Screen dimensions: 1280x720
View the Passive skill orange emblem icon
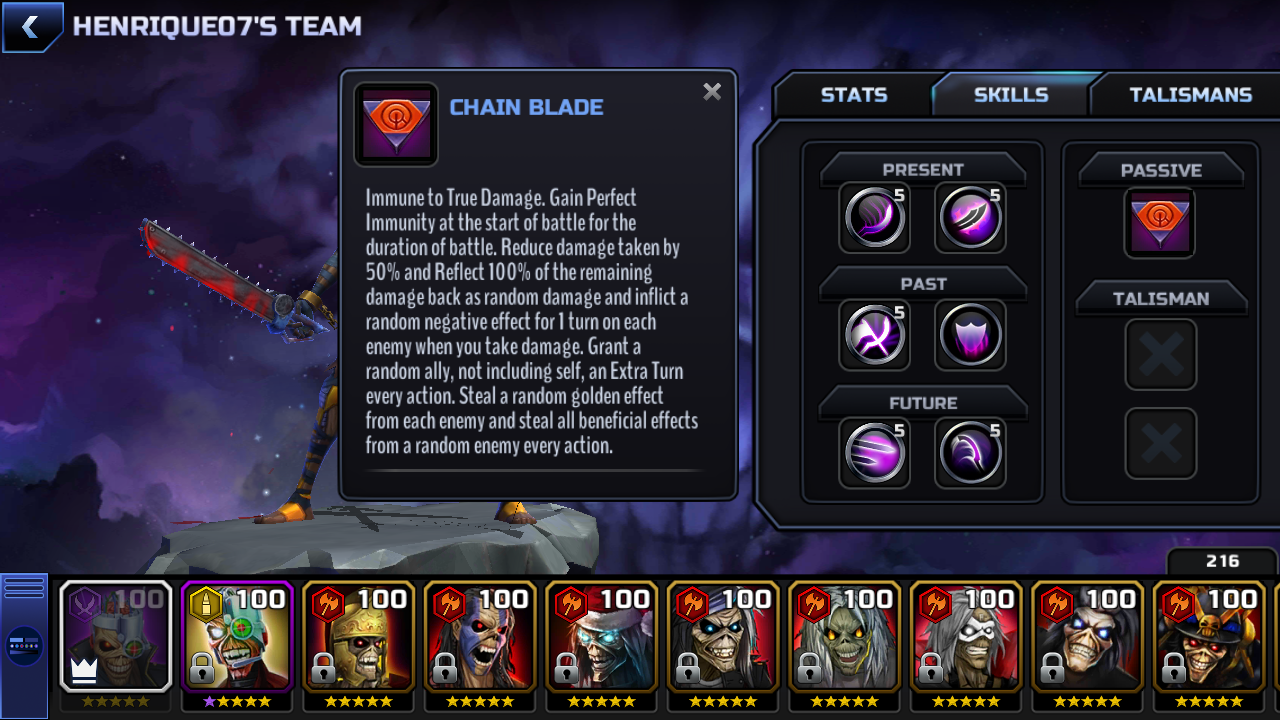pyautogui.click(x=1160, y=223)
